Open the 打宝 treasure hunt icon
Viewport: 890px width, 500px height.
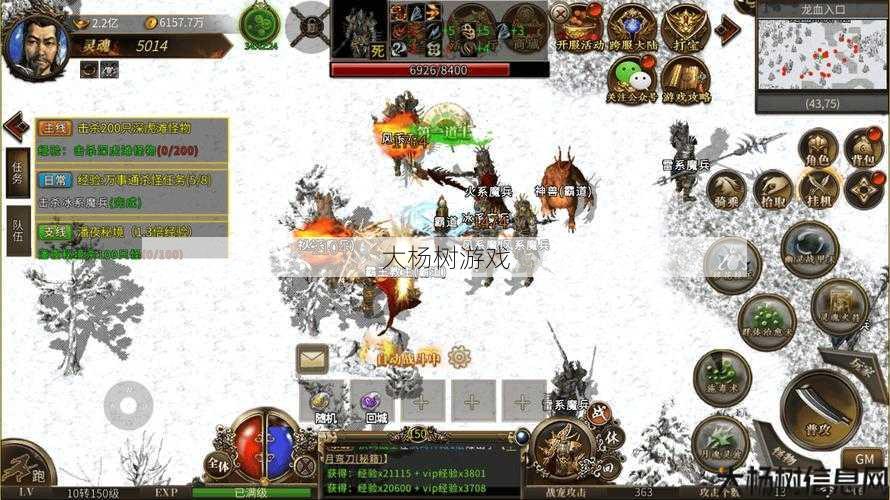pyautogui.click(x=685, y=30)
